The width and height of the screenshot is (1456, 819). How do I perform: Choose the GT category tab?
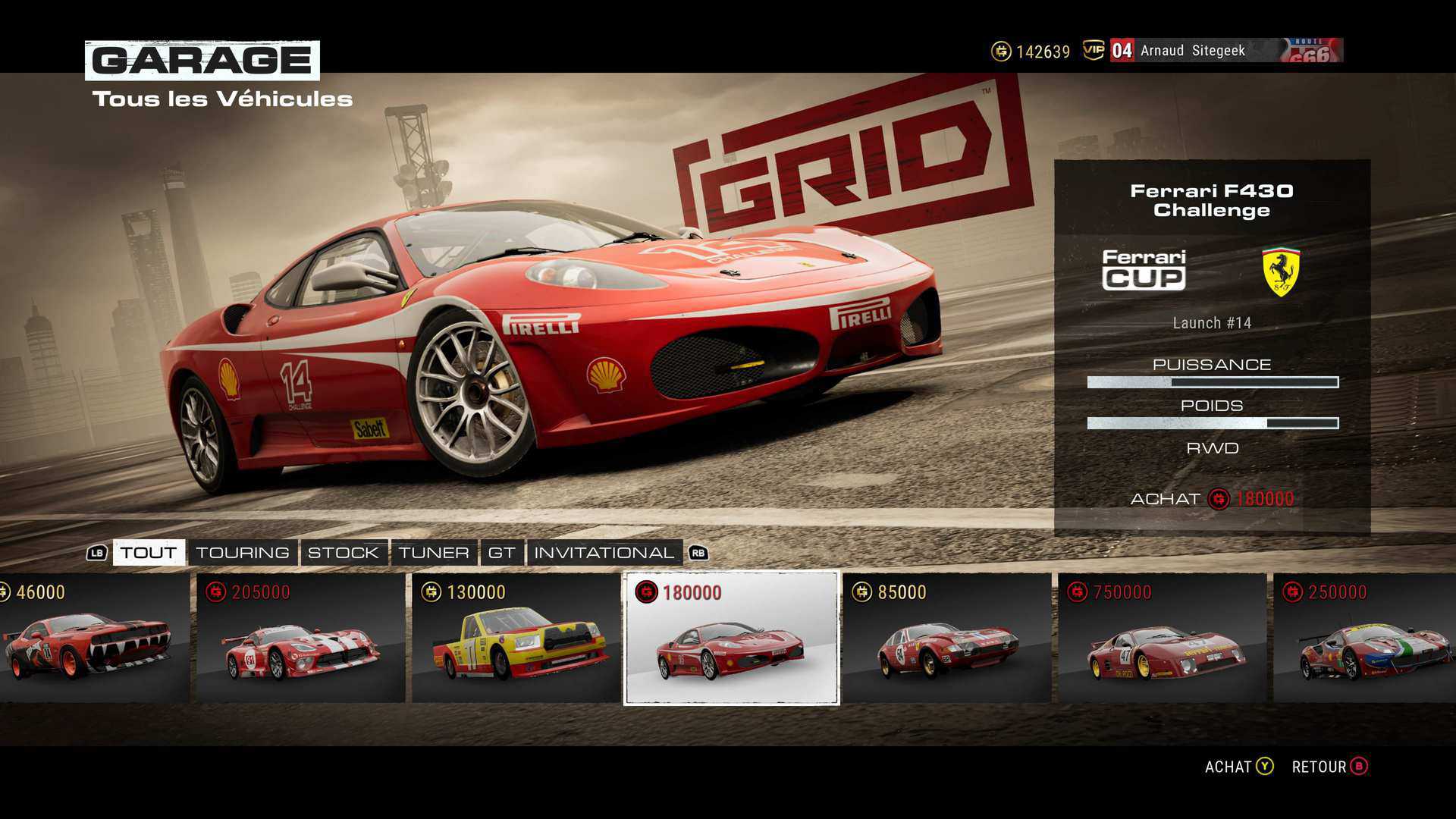[x=501, y=552]
